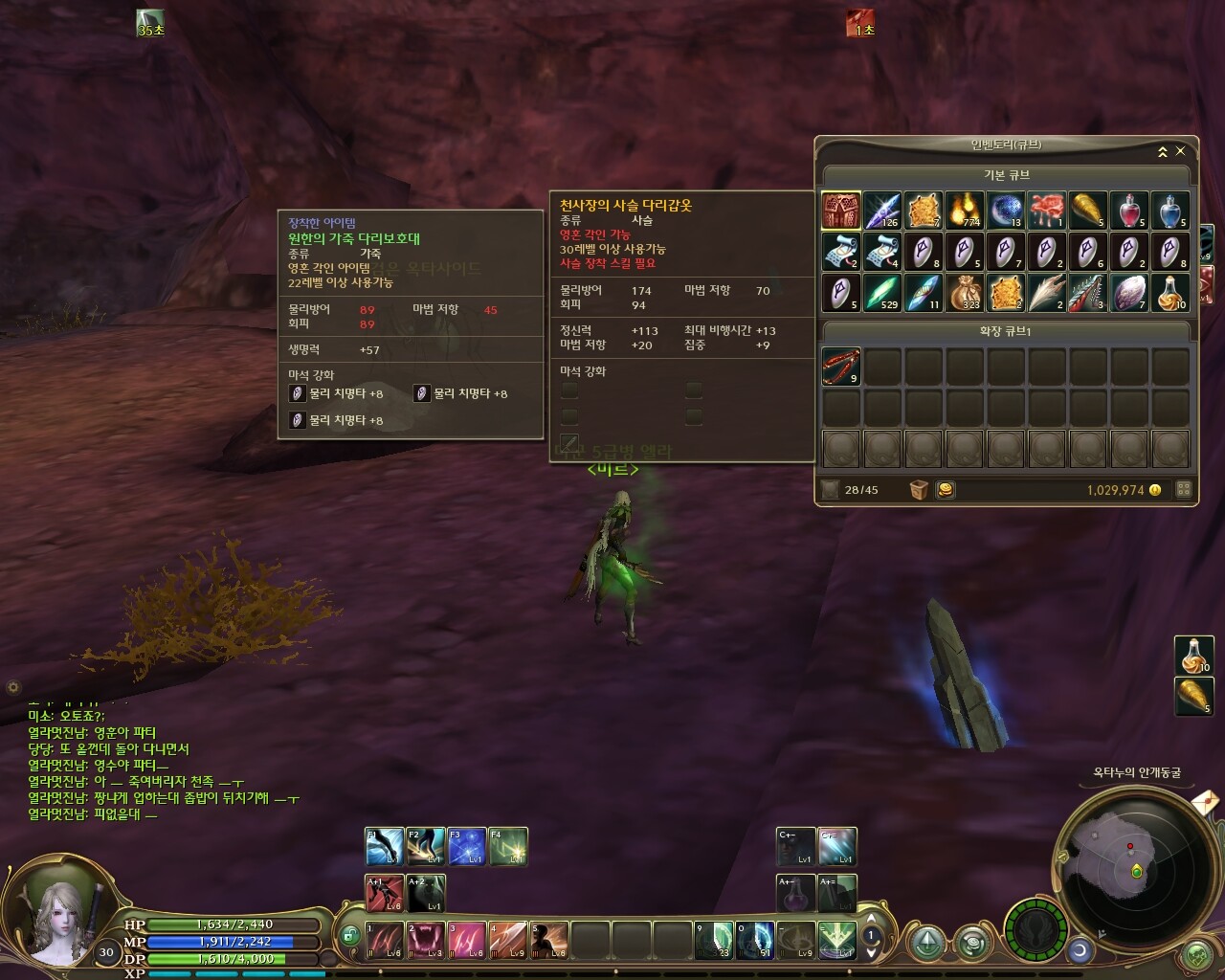Click the gold coins button in inventory footer
This screenshot has width=1225, height=980.
[x=945, y=490]
